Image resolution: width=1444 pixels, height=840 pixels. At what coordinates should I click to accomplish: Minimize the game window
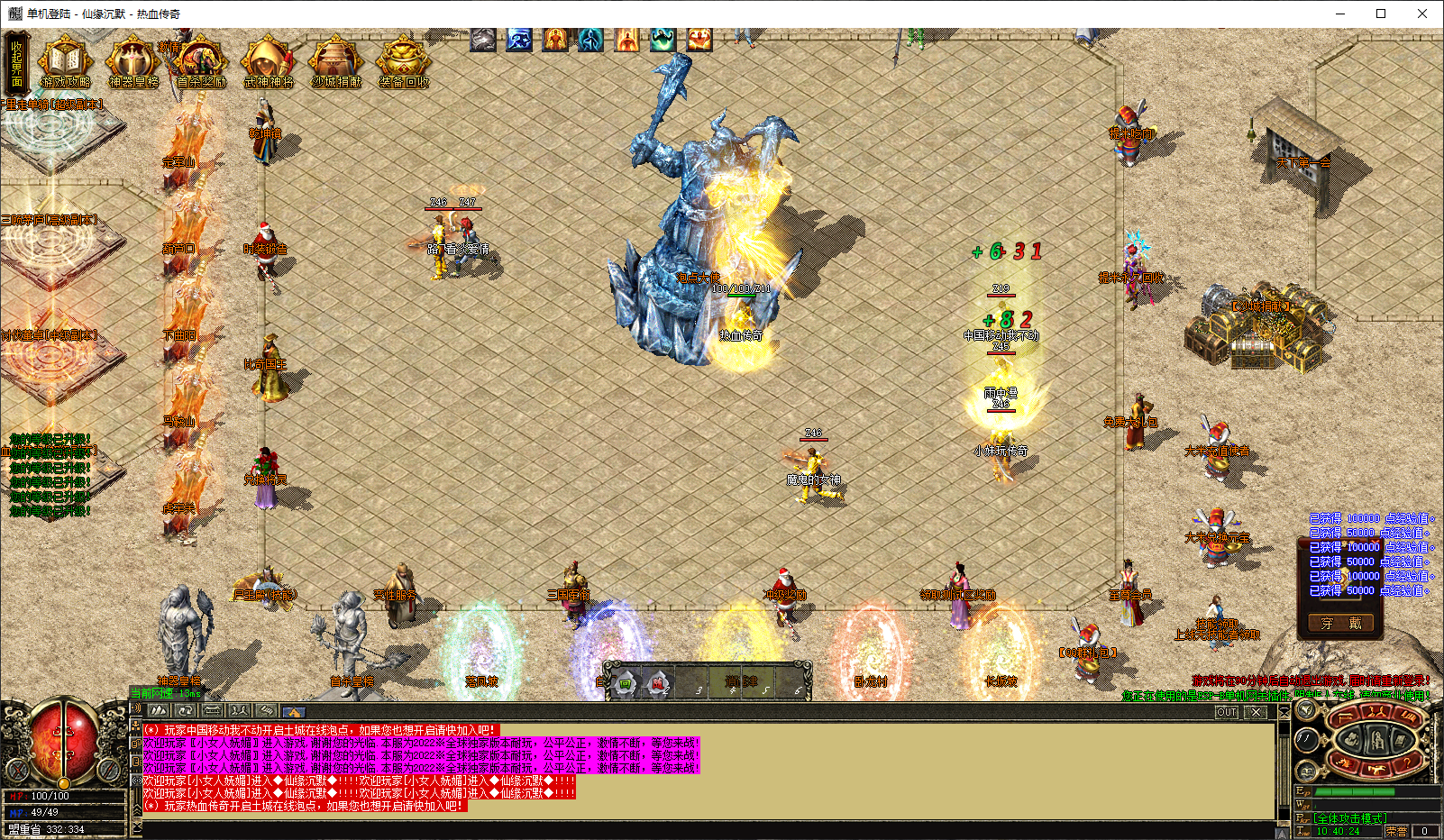pos(1339,14)
